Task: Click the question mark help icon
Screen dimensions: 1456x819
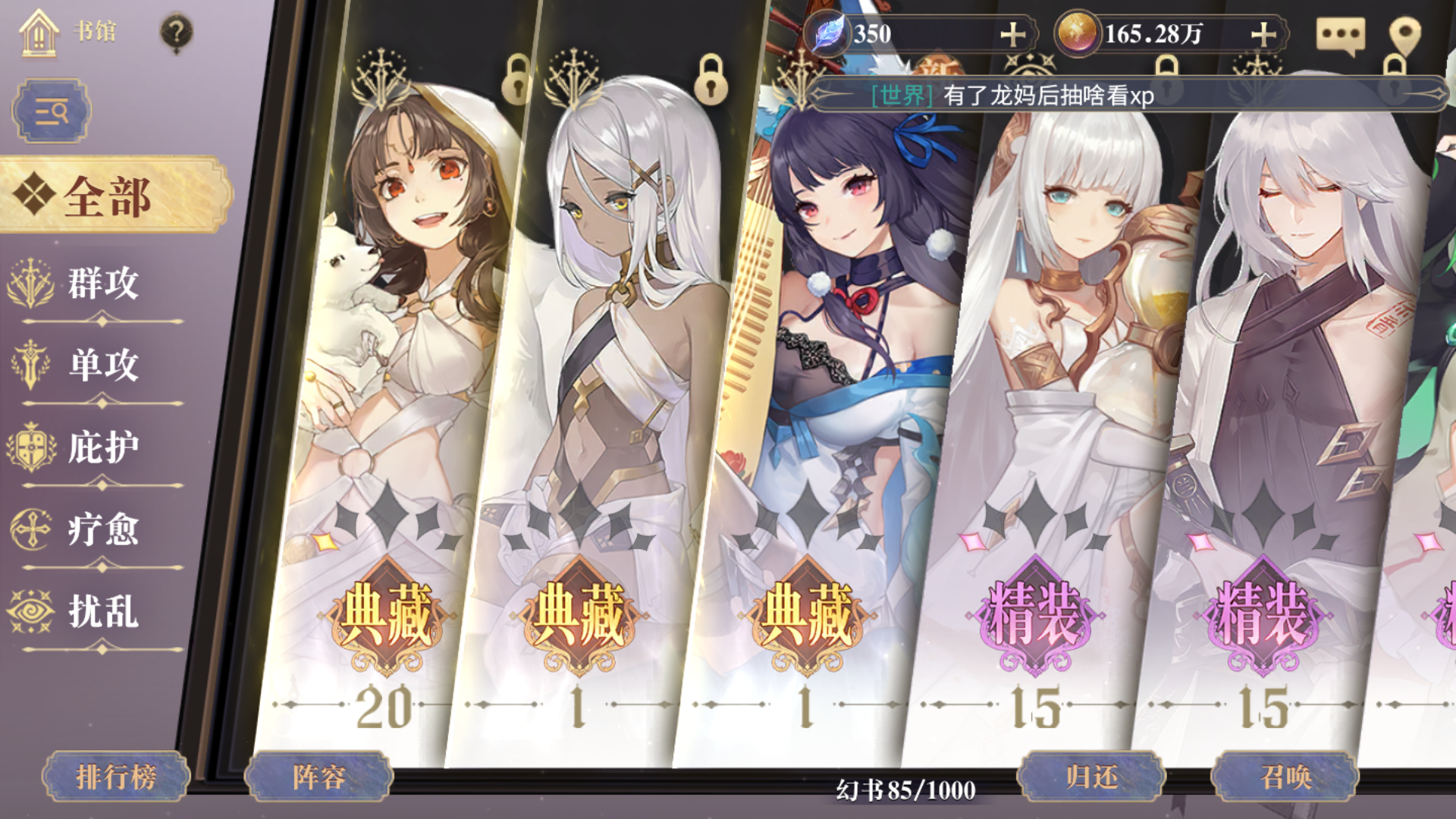Action: point(176,30)
